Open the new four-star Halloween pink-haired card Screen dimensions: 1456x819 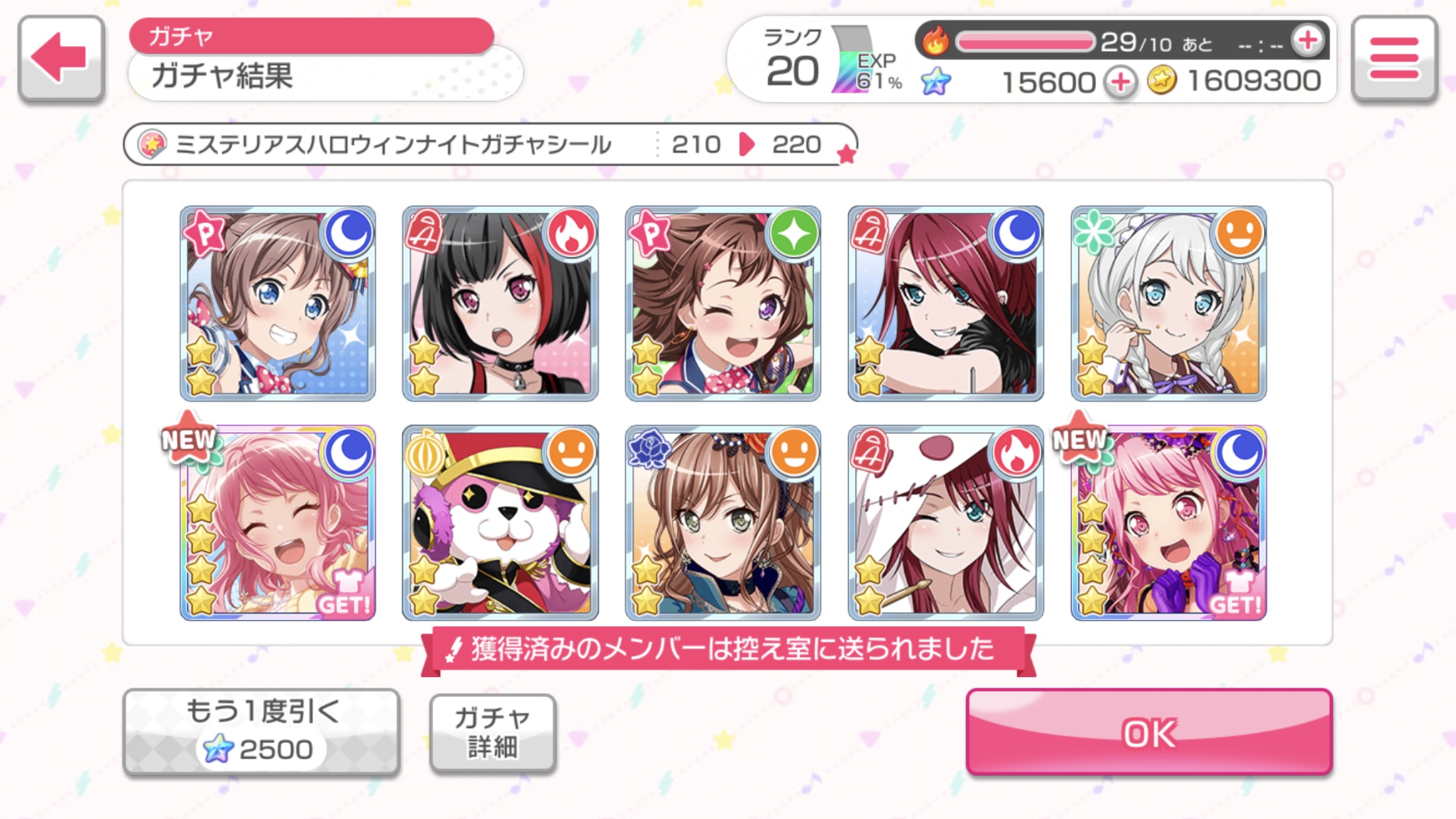coord(1168,523)
